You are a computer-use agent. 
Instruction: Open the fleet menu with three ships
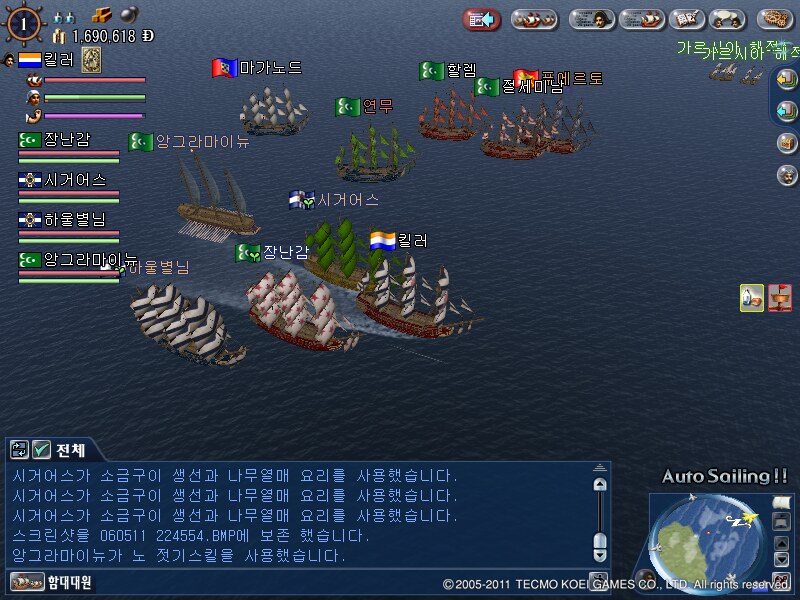[x=534, y=19]
